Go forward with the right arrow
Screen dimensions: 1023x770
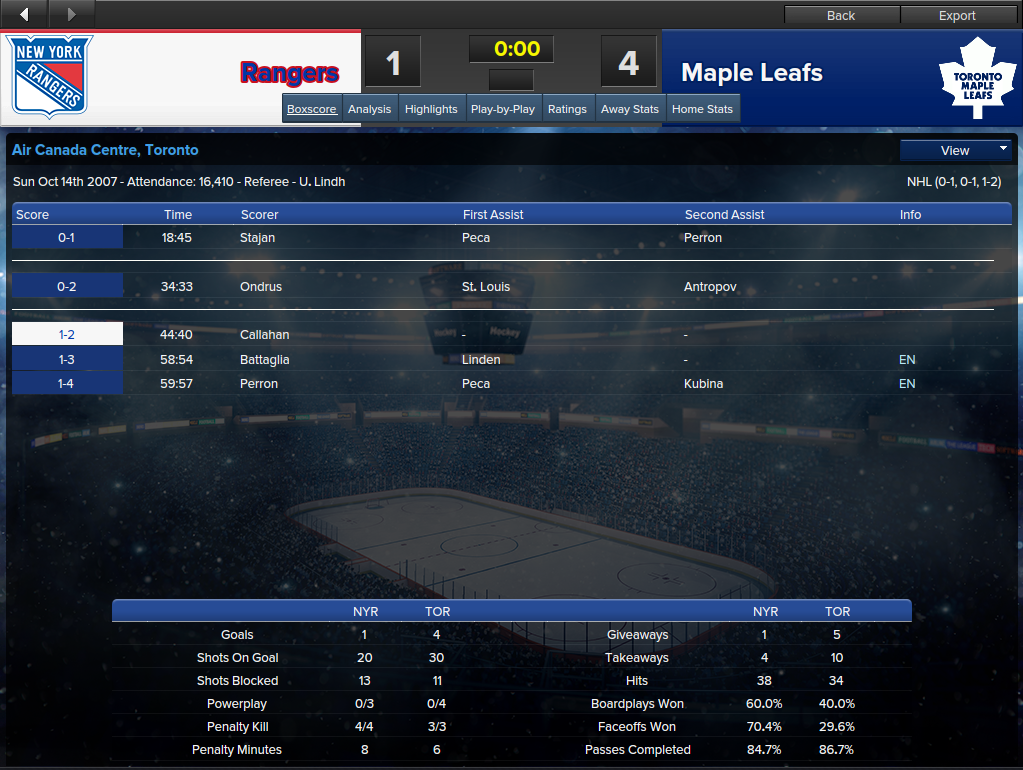(x=71, y=14)
